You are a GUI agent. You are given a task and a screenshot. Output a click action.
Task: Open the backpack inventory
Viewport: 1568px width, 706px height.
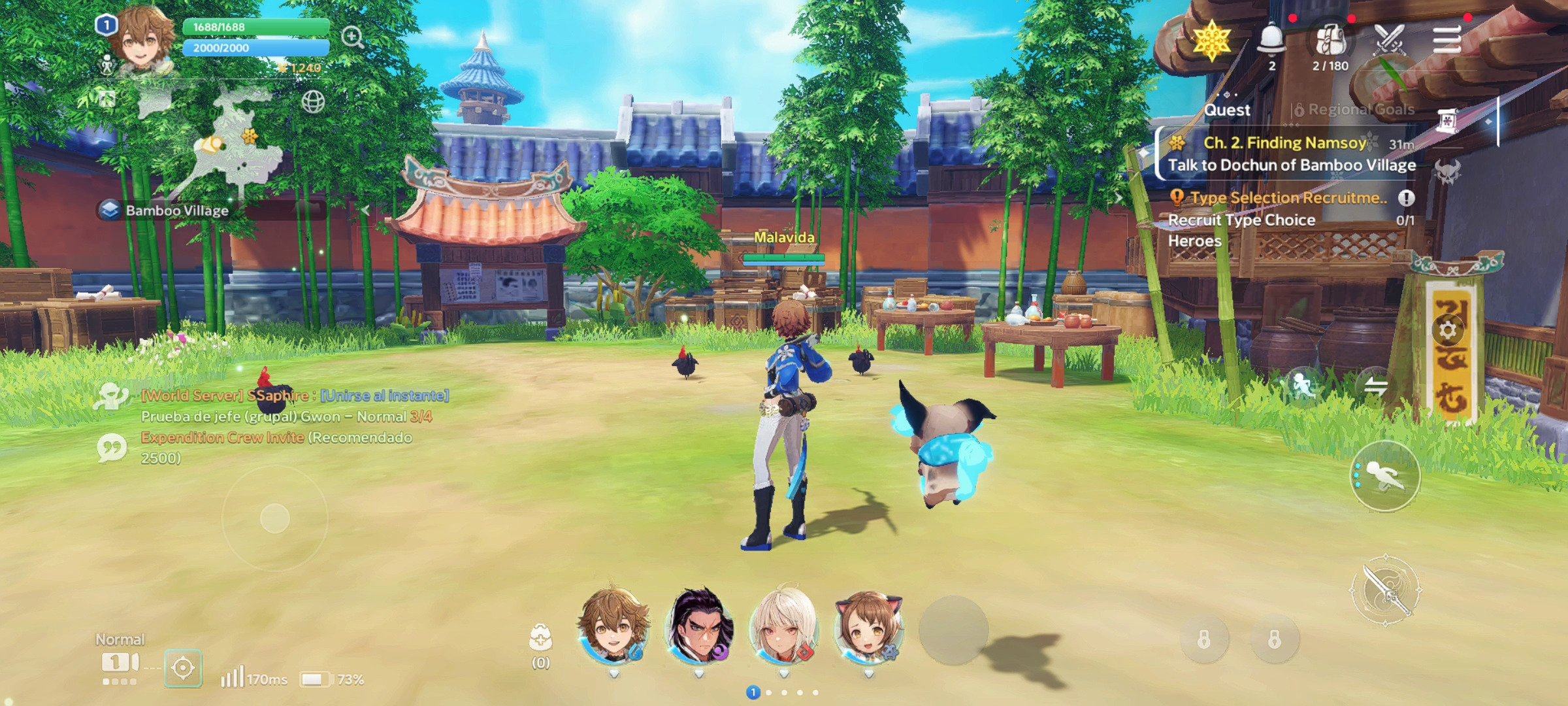(1330, 41)
